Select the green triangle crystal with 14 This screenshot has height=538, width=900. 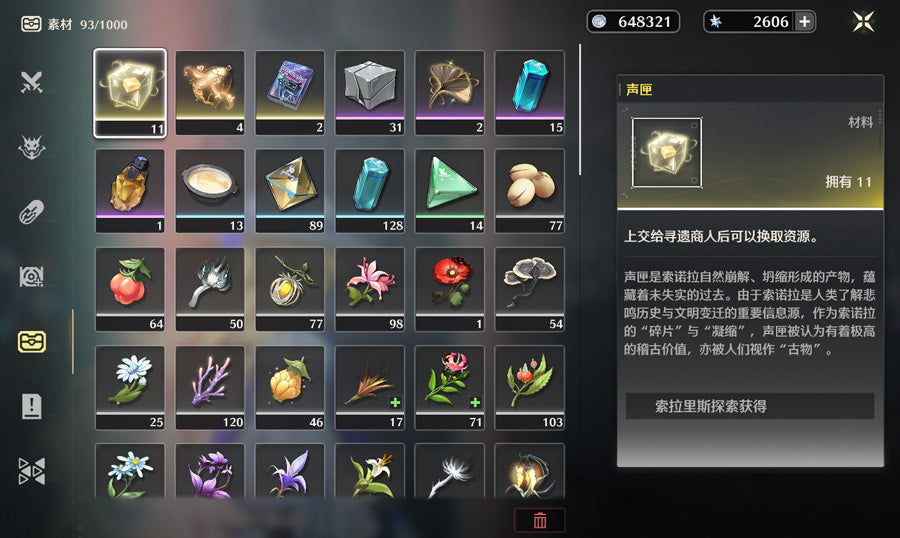point(450,190)
